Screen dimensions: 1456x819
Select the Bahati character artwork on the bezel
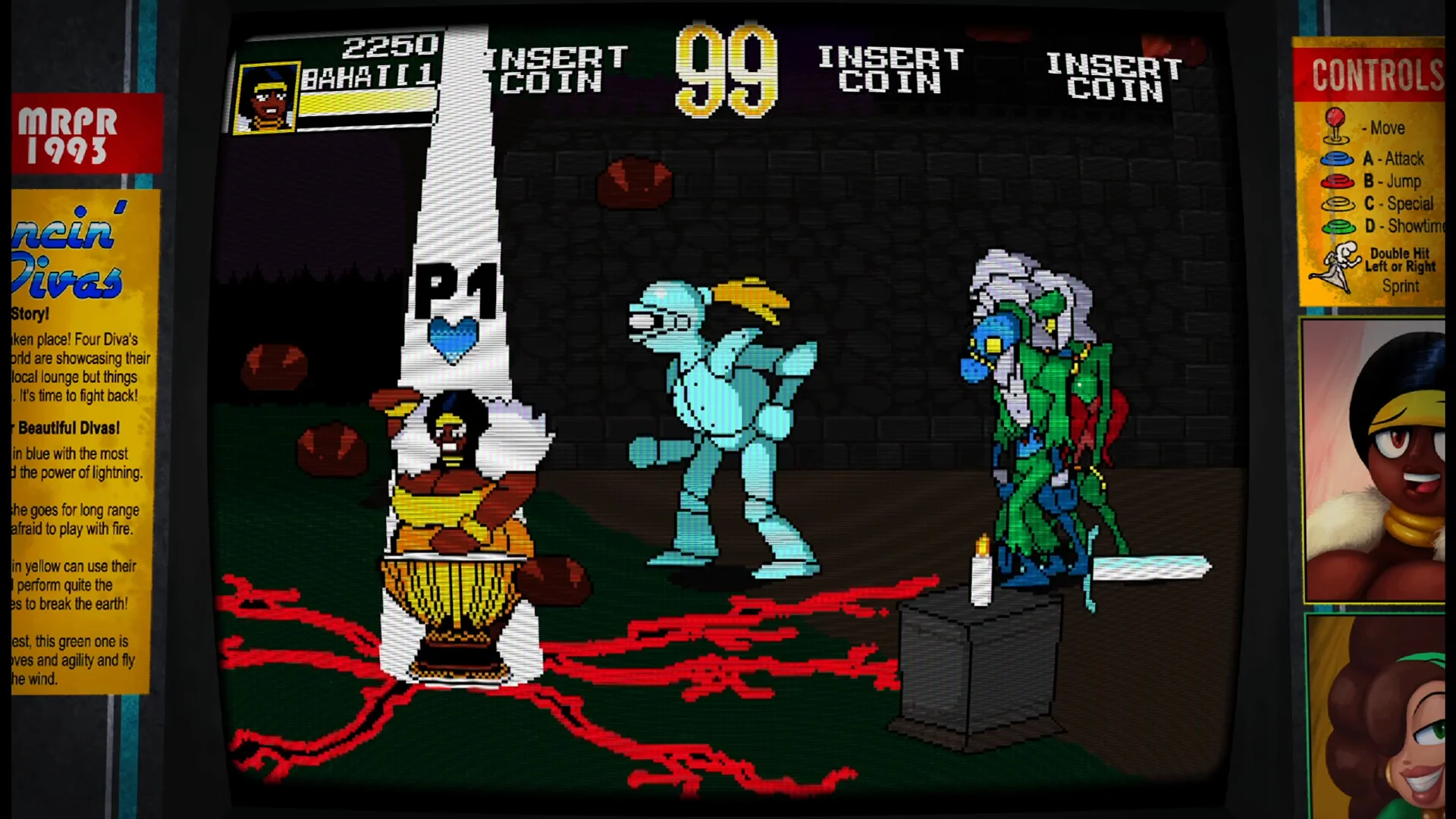click(x=1374, y=460)
